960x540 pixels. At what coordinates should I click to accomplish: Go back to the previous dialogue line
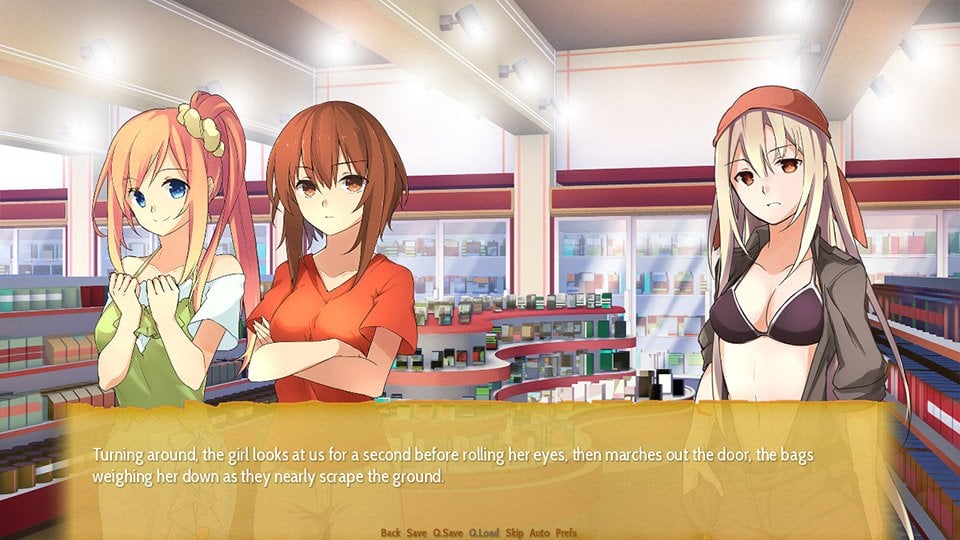point(391,533)
